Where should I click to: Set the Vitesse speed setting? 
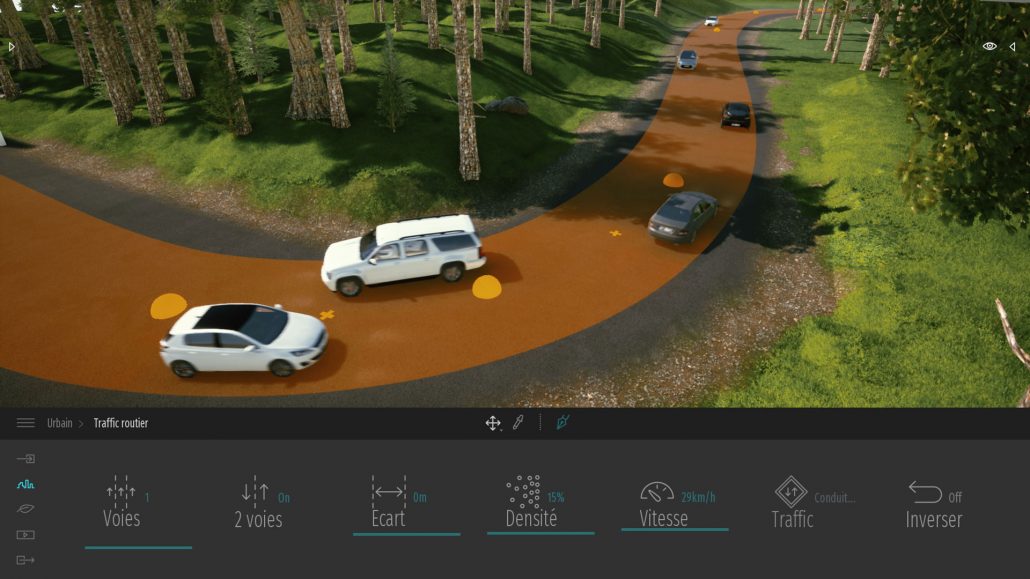664,504
